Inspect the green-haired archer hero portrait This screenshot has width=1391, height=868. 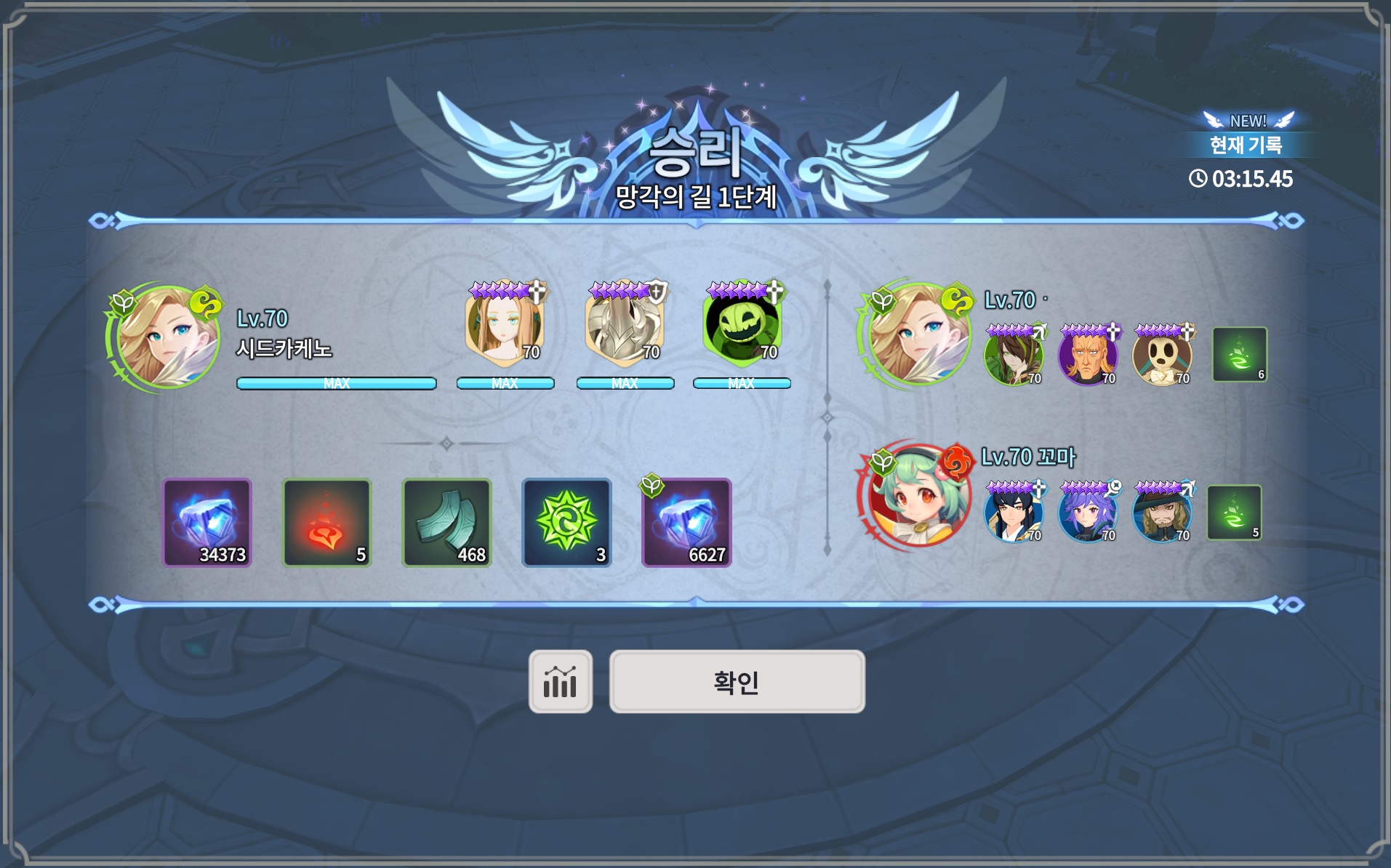[1014, 356]
